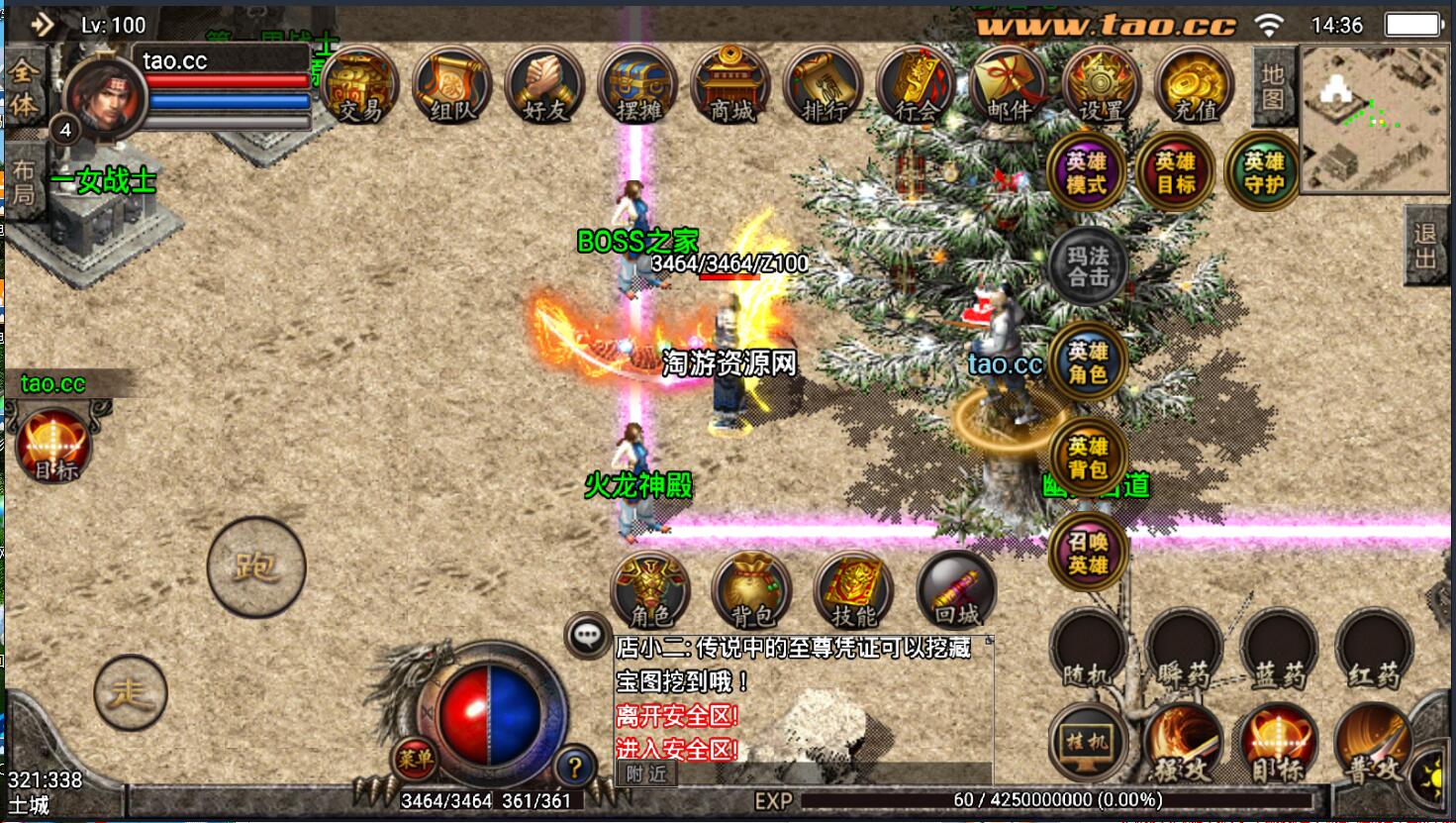Select the 英雄模式 hero mode button
The image size is (1456, 823).
(1087, 173)
